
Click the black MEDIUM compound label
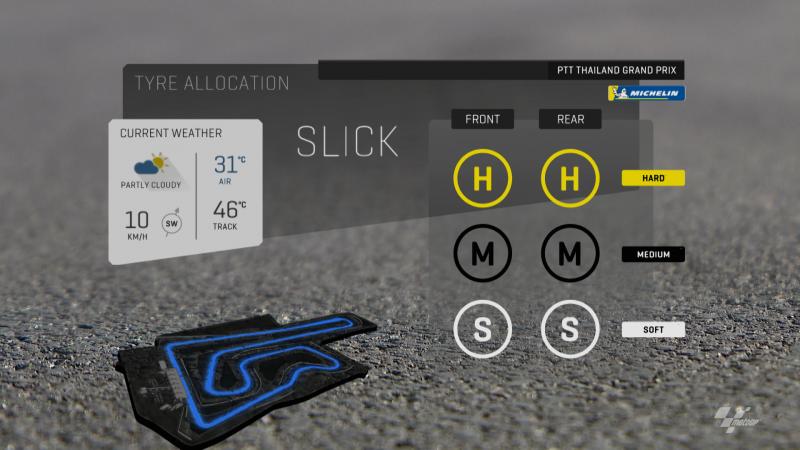[x=652, y=254]
